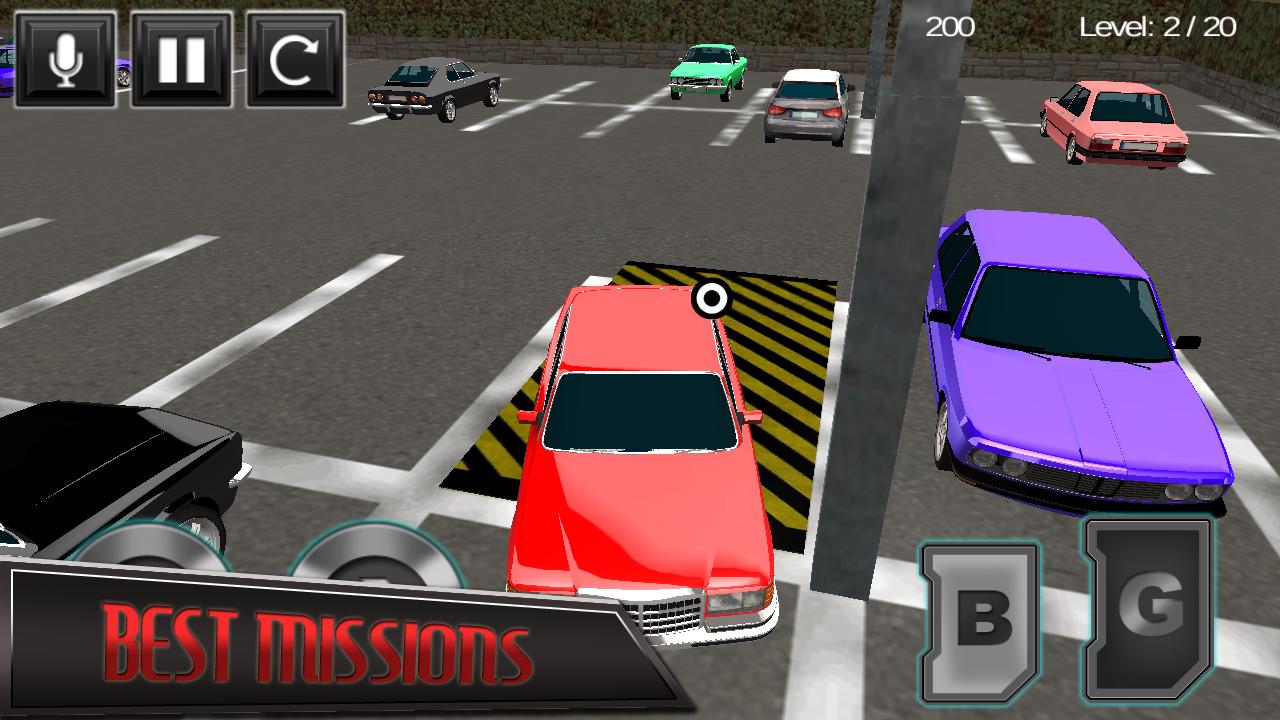Tap the green car at the top
Viewport: 1280px width, 720px height.
[x=706, y=68]
